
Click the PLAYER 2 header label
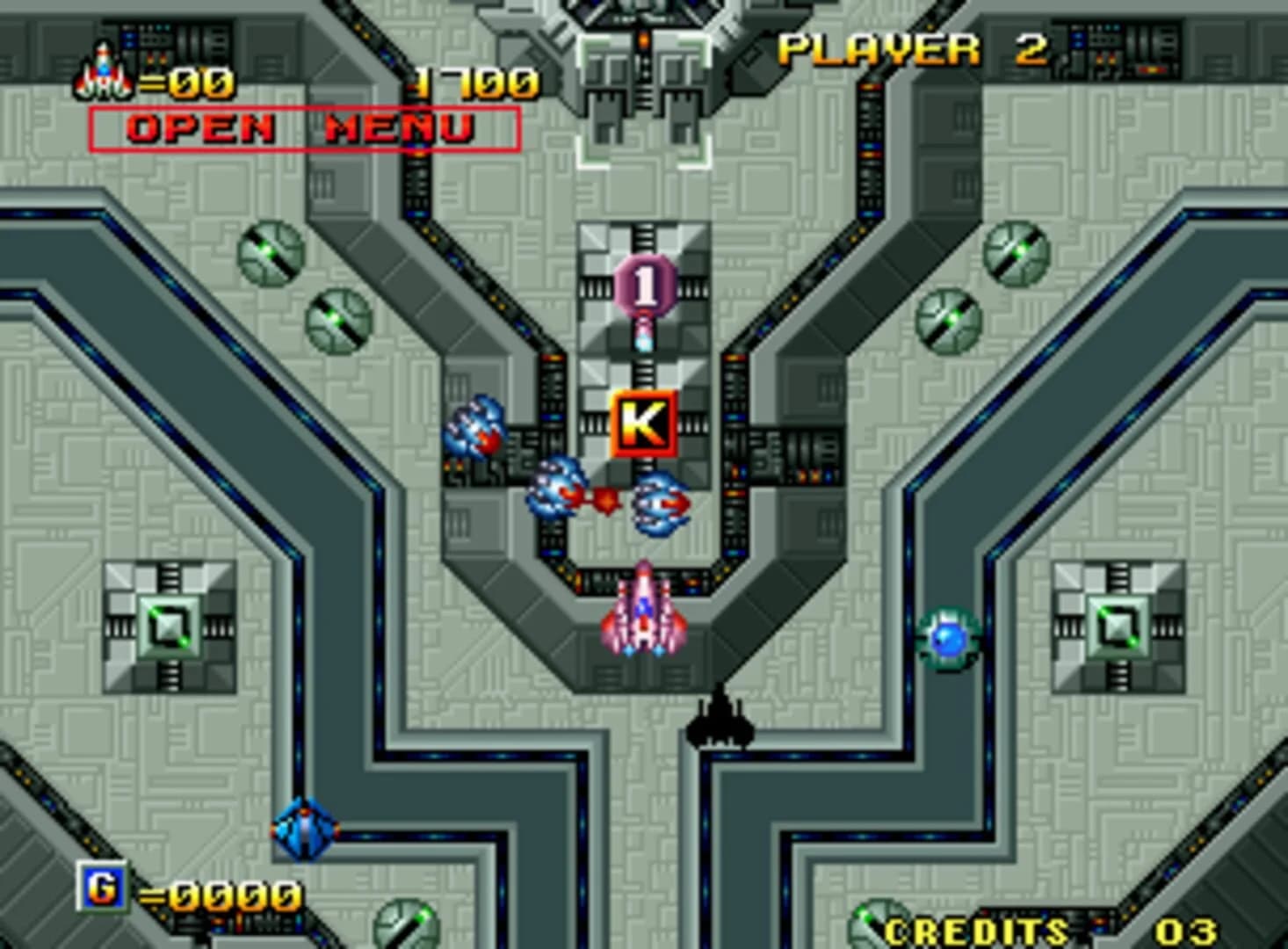click(911, 48)
